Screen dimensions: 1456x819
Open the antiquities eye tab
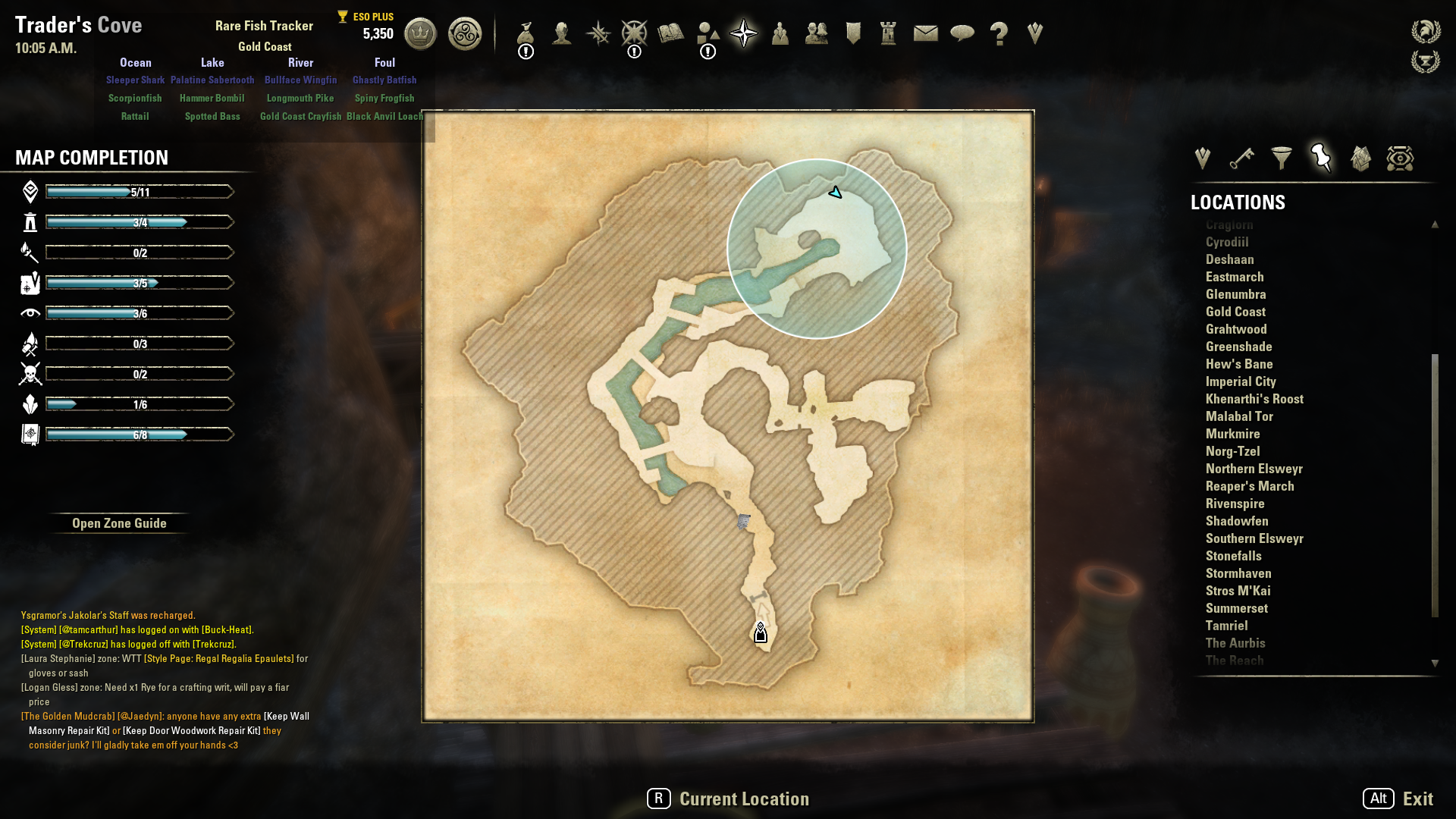point(1400,158)
